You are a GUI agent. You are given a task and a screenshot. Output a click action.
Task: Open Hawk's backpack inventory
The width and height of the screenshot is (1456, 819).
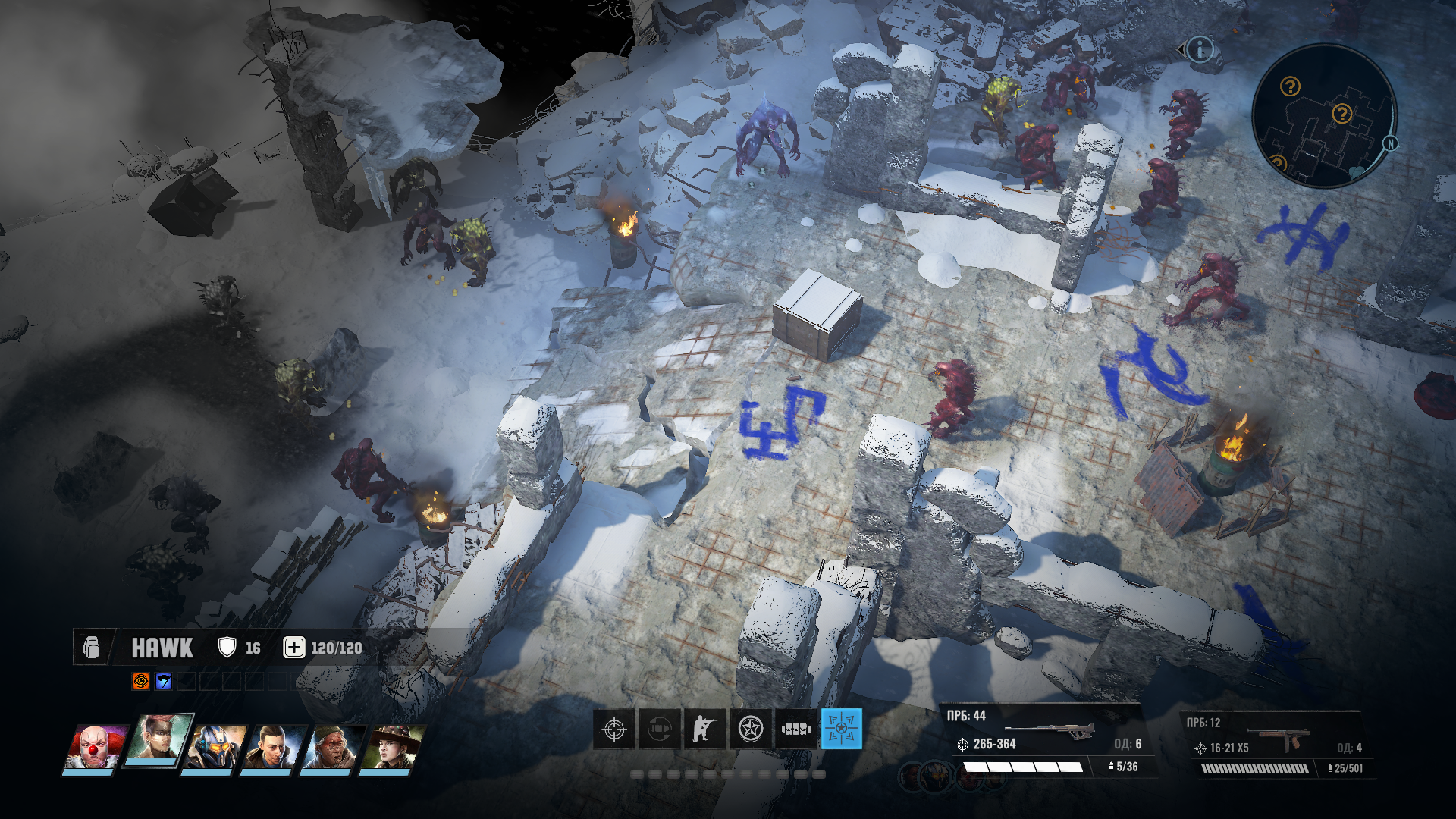pos(92,648)
